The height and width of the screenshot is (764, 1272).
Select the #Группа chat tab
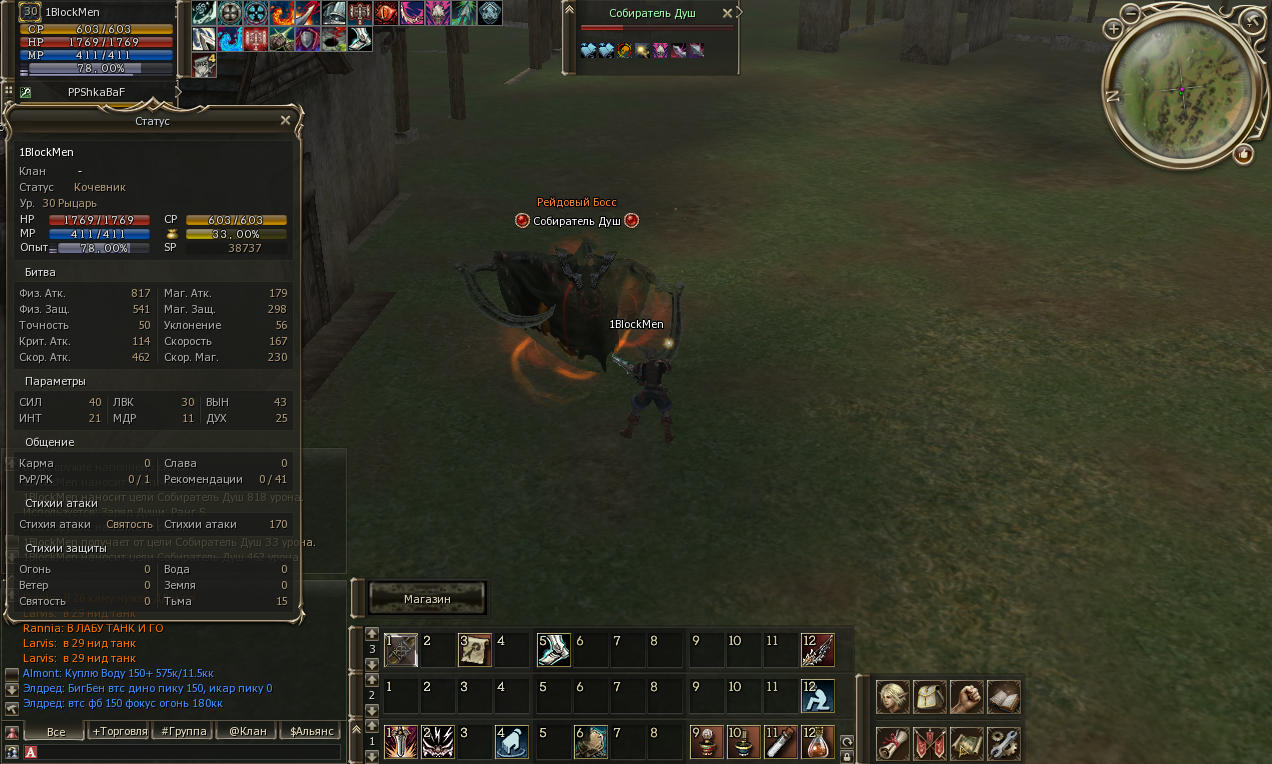(183, 731)
